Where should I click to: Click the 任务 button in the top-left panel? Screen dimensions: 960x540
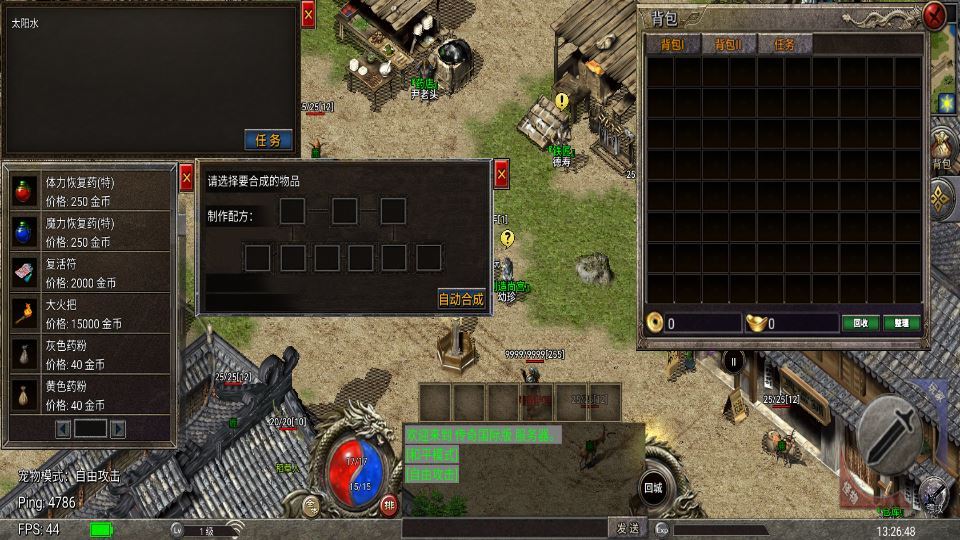(x=268, y=139)
